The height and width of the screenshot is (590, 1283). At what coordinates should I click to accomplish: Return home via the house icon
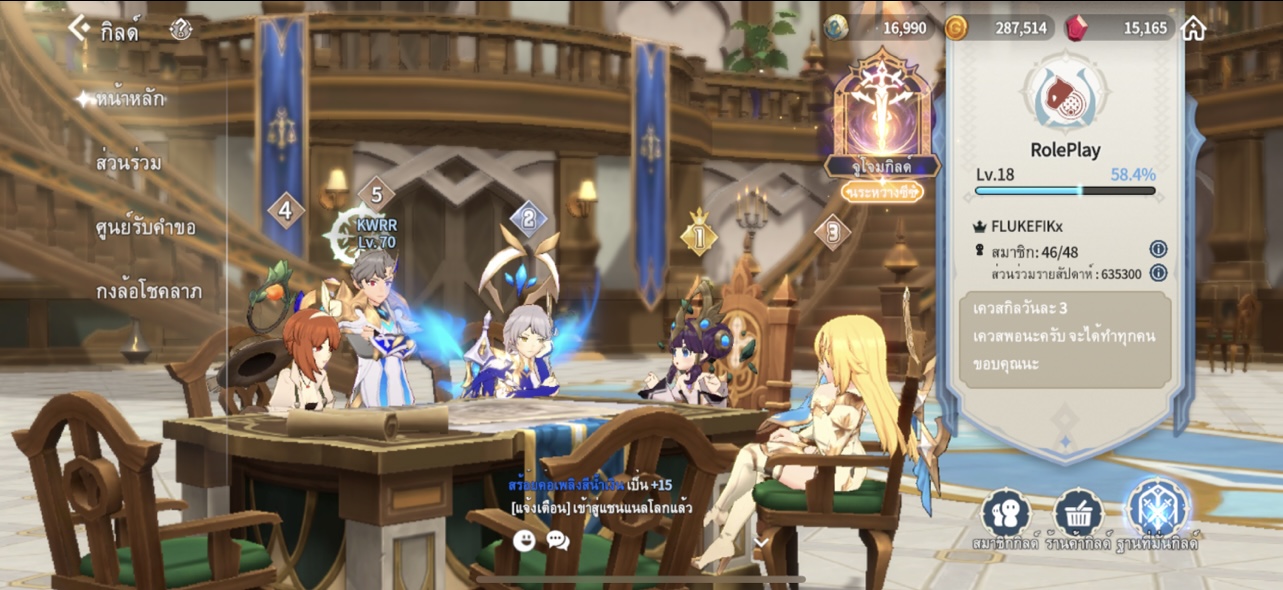coord(1193,28)
